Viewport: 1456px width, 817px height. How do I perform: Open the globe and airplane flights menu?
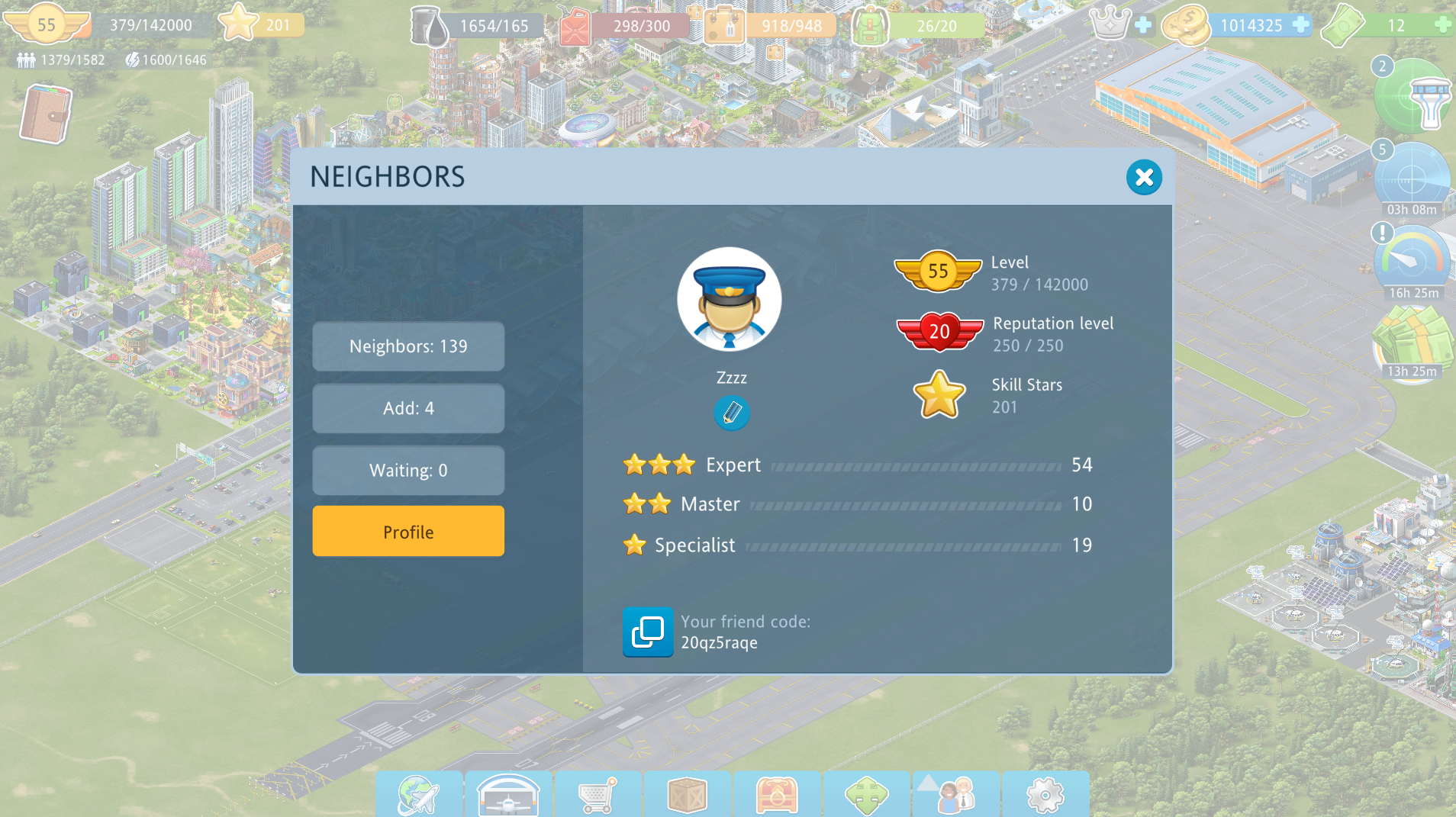point(419,795)
